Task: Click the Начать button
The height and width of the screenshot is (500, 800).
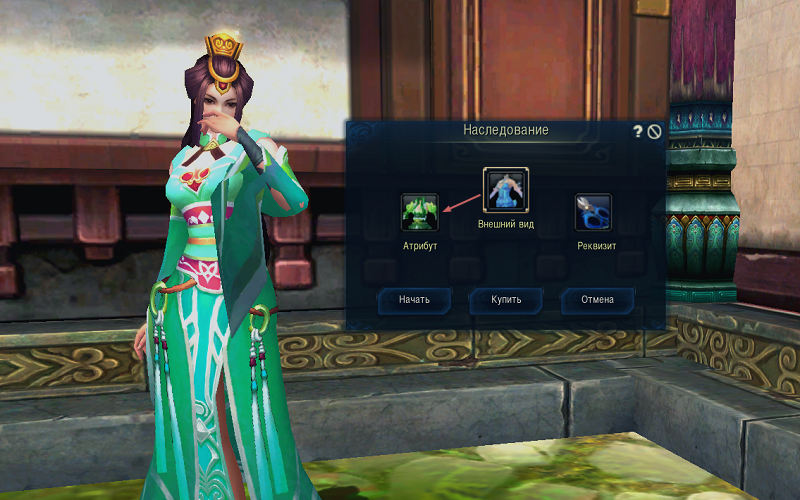Action: point(414,300)
